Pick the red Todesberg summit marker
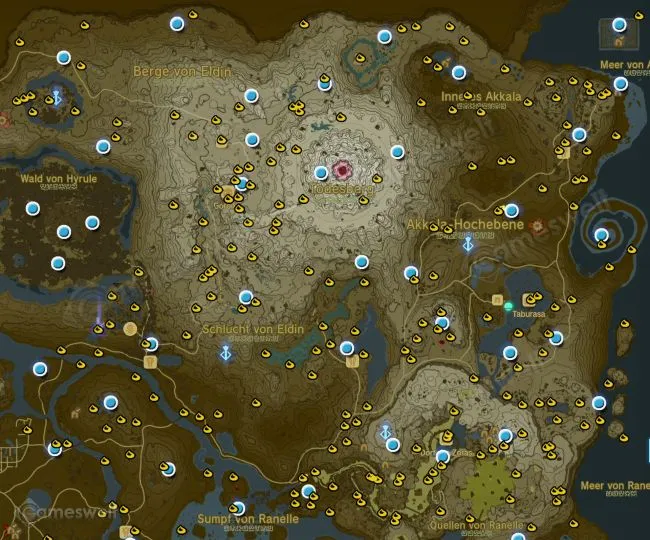The image size is (650, 540). [346, 170]
